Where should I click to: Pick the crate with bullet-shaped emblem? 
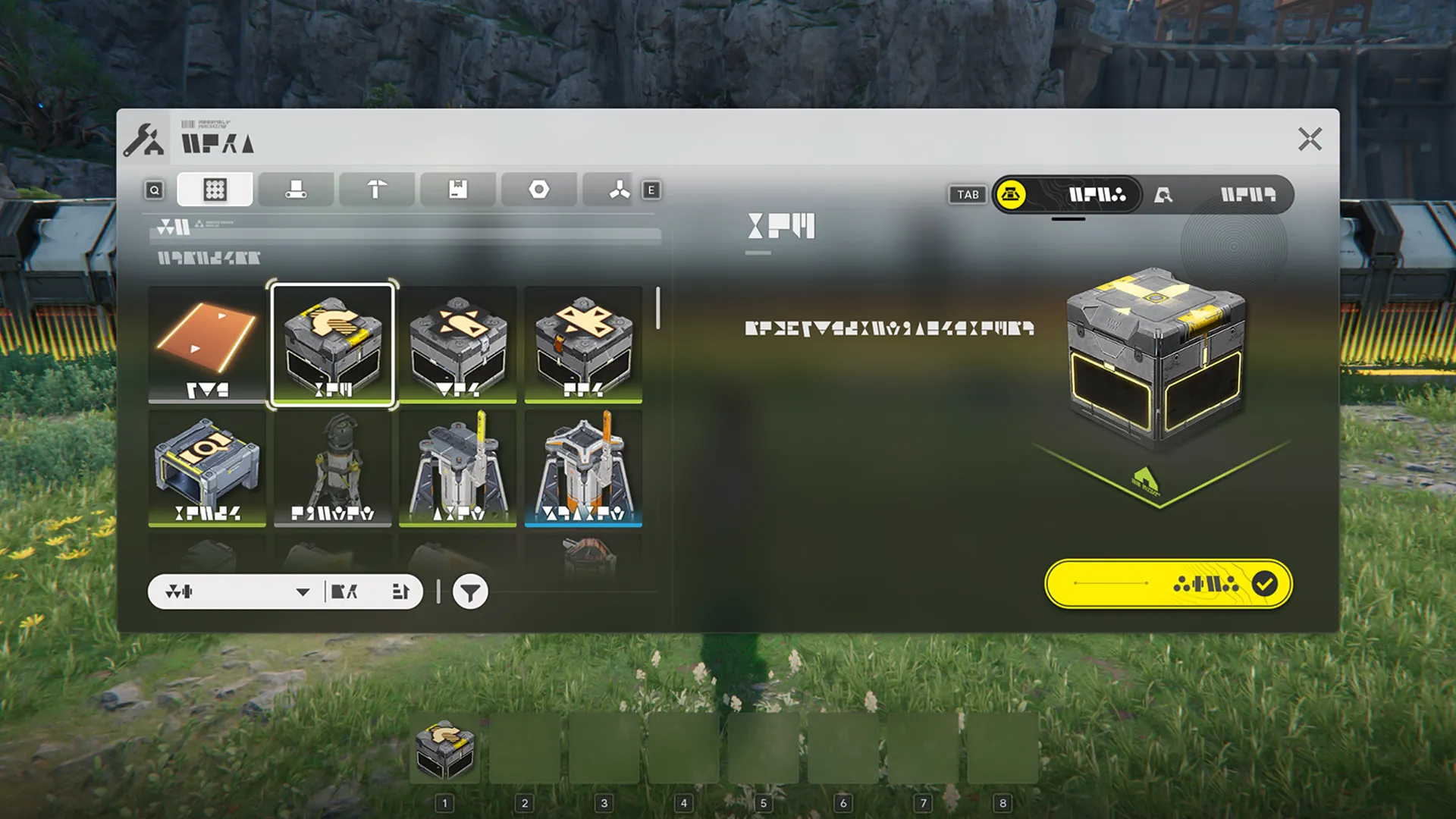click(x=458, y=344)
